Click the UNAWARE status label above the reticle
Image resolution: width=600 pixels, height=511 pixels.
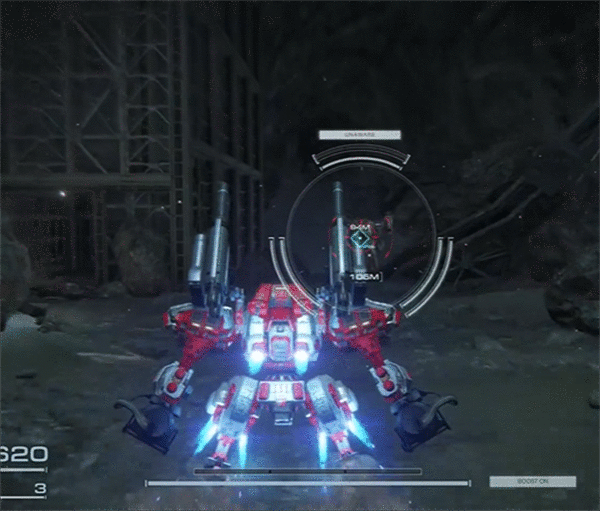point(359,134)
